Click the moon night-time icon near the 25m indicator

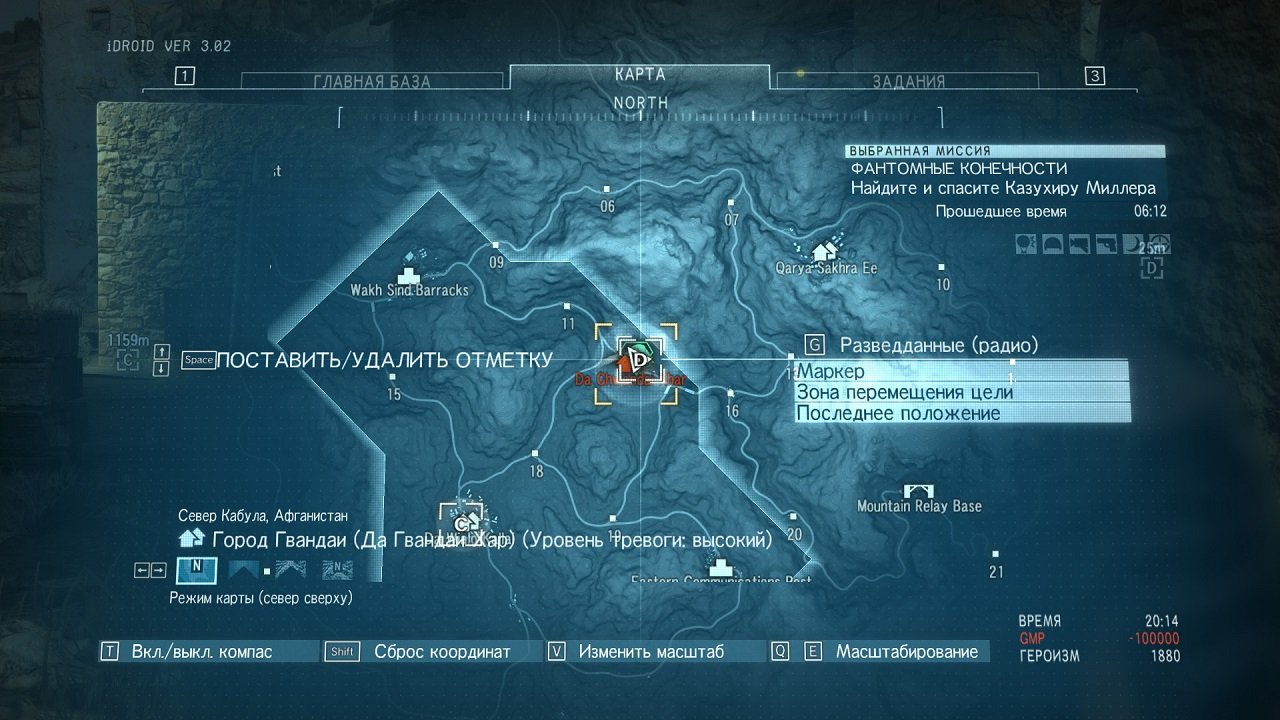(x=1133, y=244)
